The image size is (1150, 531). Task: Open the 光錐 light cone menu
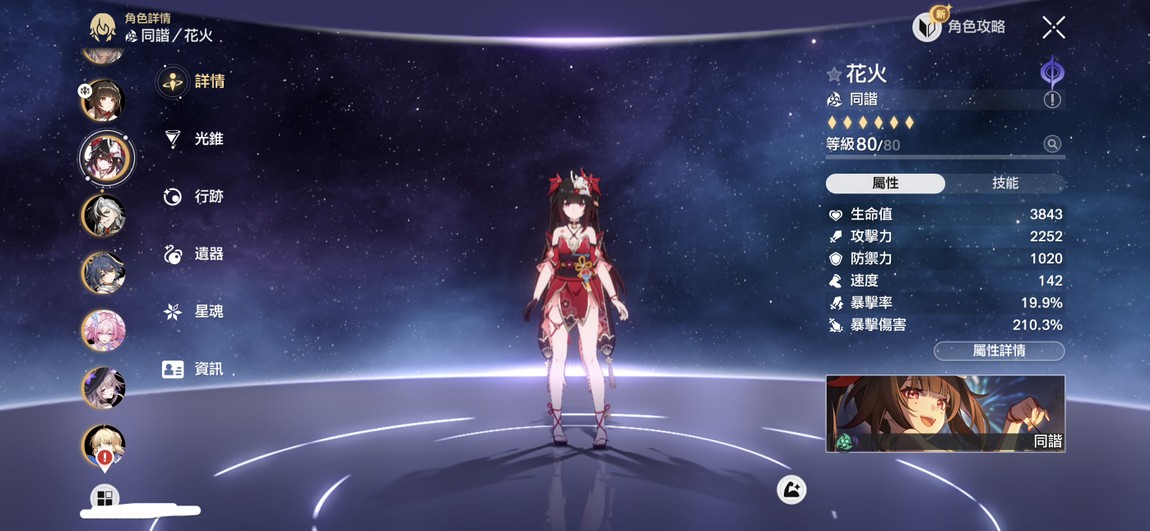[x=195, y=139]
